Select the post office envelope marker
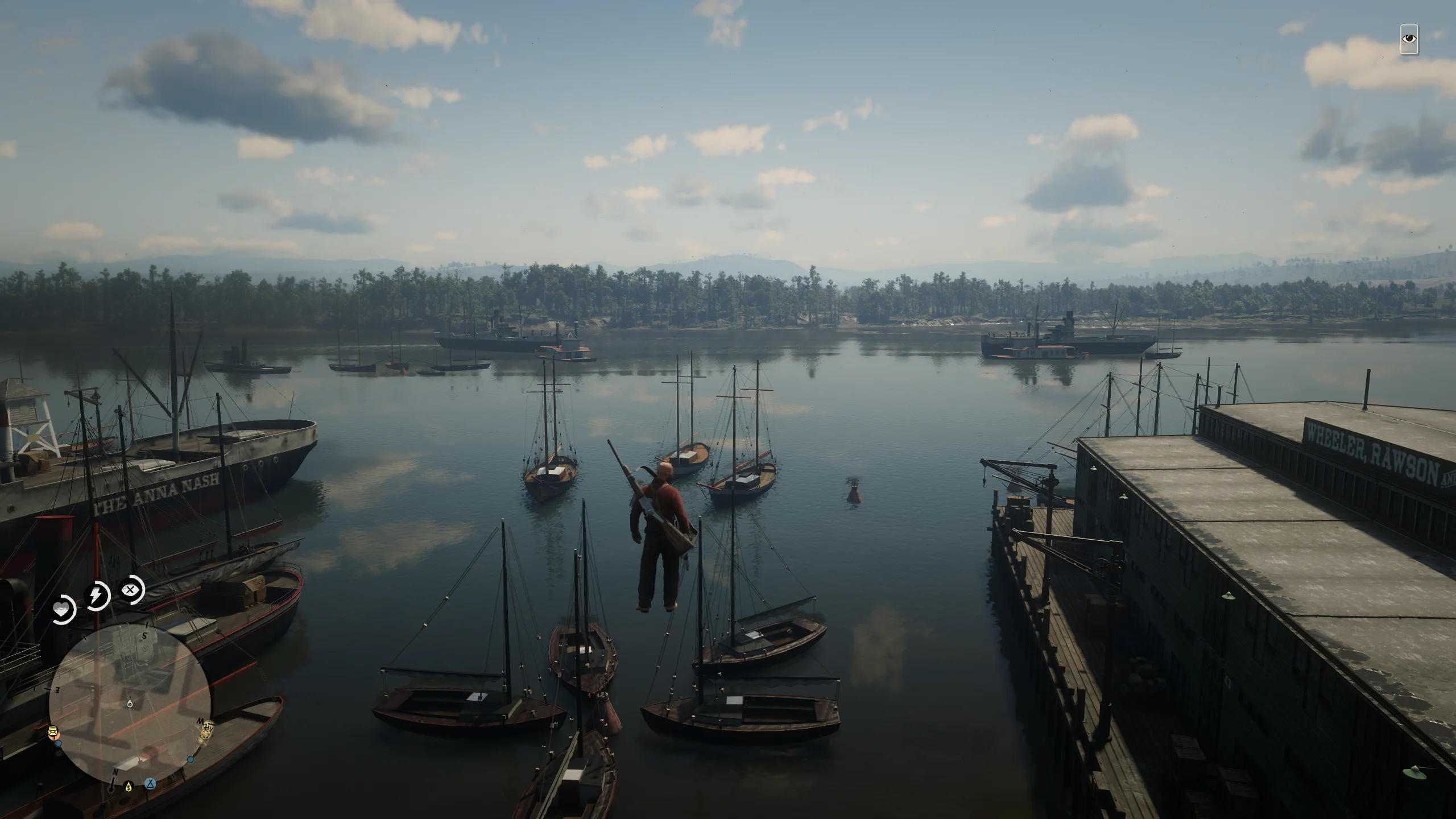 tap(54, 732)
